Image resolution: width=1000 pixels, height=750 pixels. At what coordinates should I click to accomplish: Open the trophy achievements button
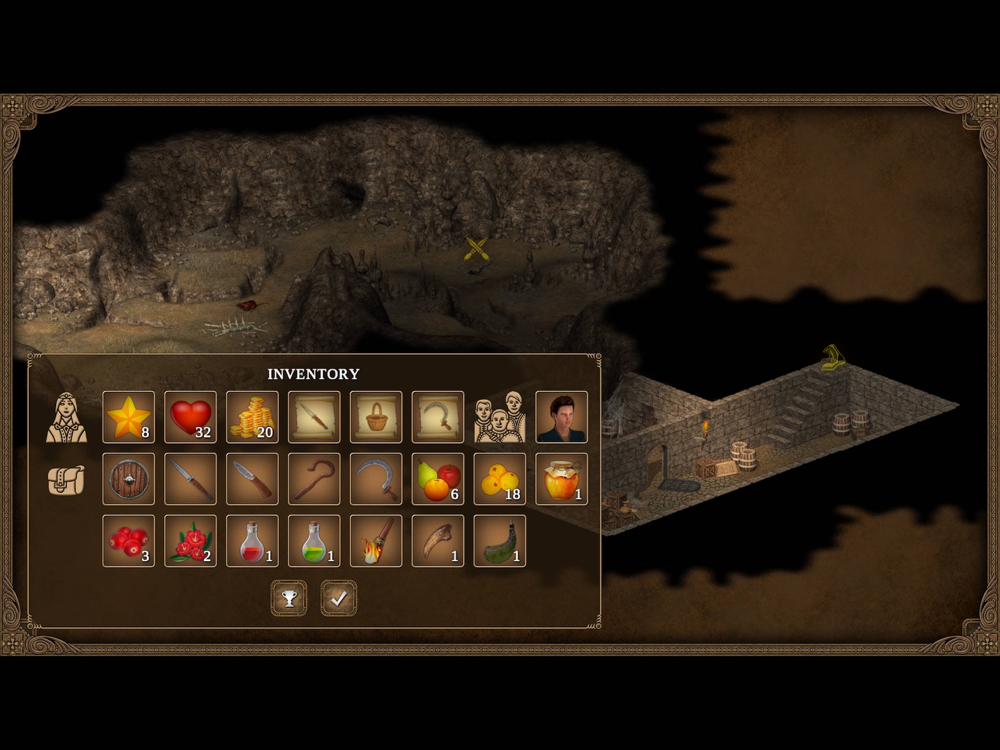pyautogui.click(x=289, y=598)
